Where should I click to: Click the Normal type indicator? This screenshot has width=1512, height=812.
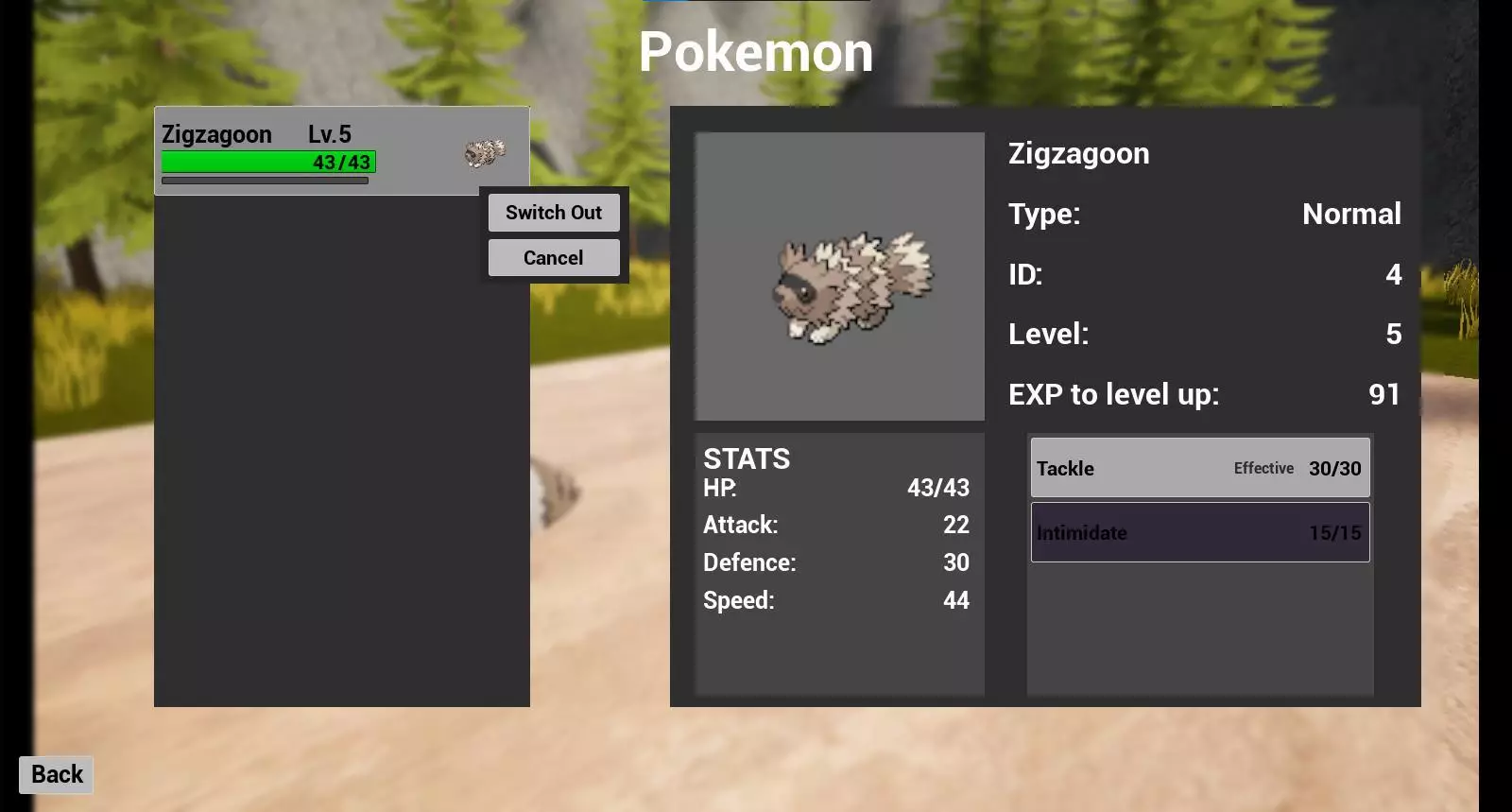[x=1352, y=215]
